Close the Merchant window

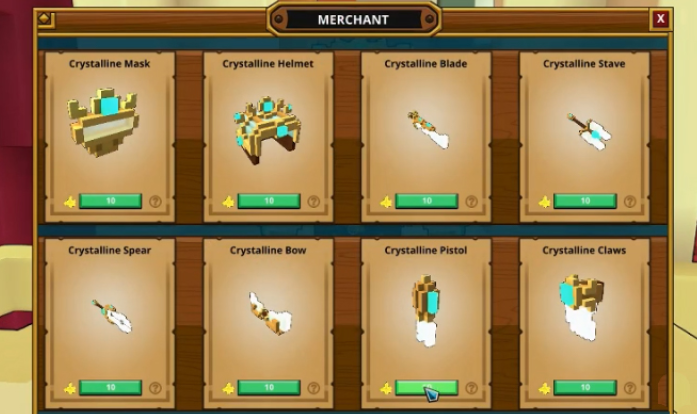[x=661, y=19]
